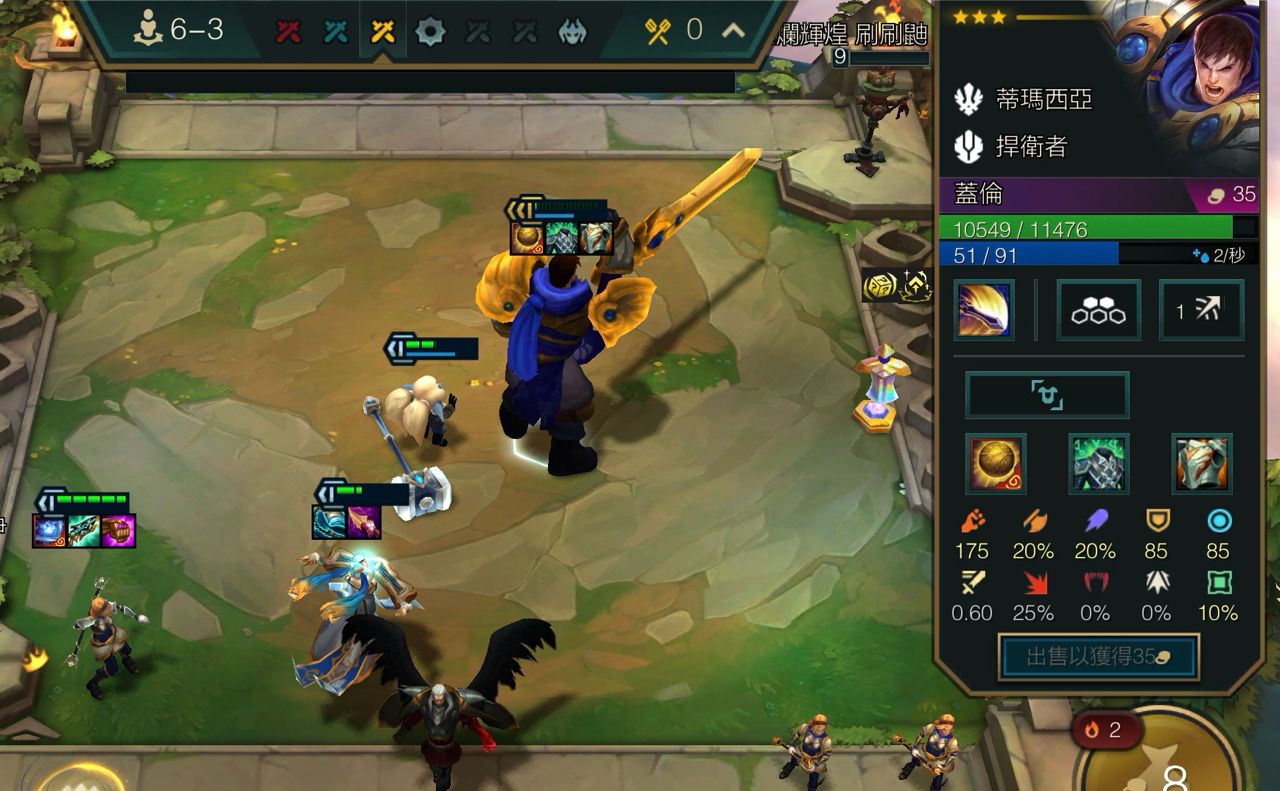Select the yellow crossed-swords current round marker
This screenshot has height=791, width=1280.
click(382, 32)
